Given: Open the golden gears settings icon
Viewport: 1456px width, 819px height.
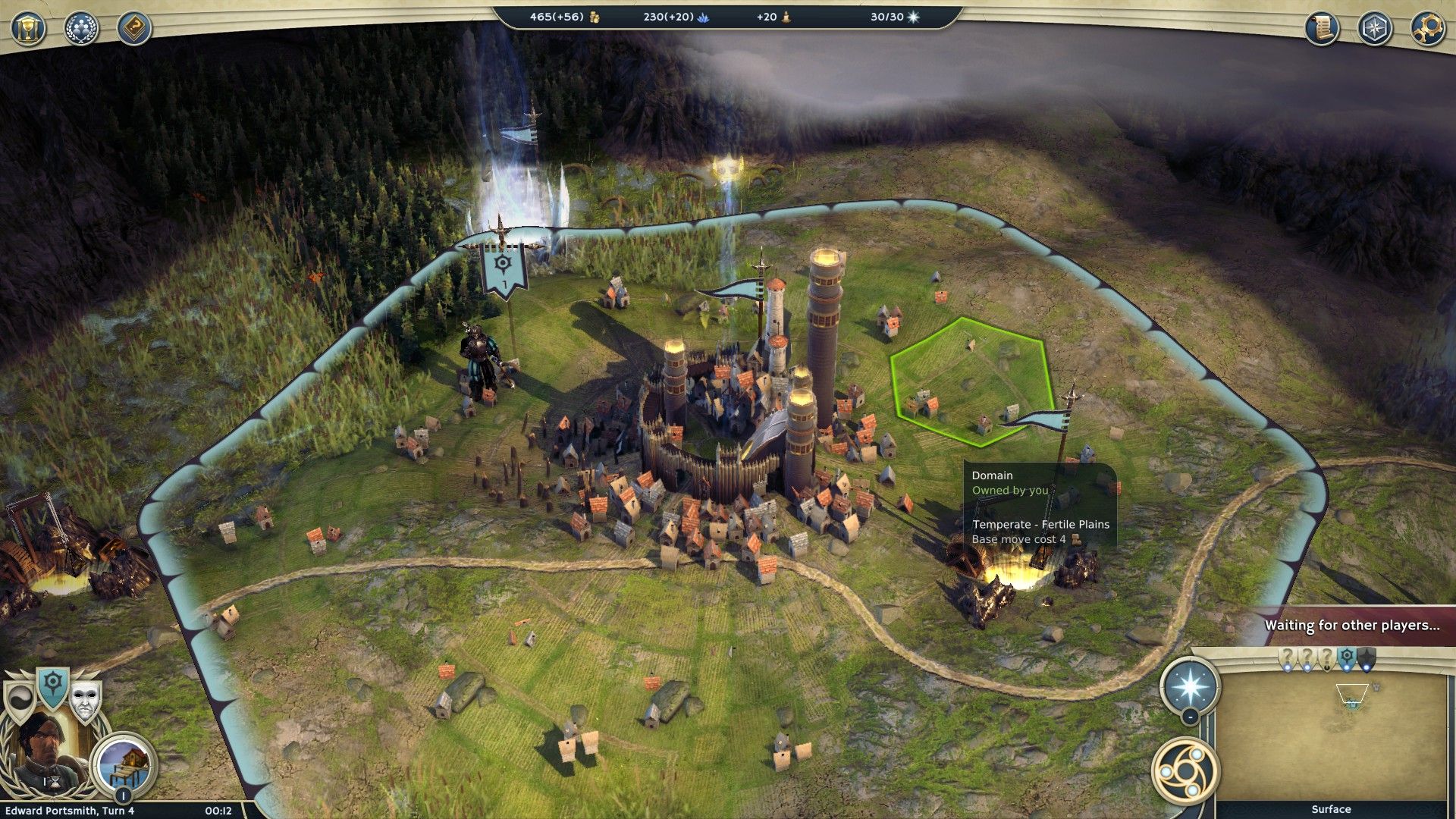Looking at the screenshot, I should click(1427, 29).
